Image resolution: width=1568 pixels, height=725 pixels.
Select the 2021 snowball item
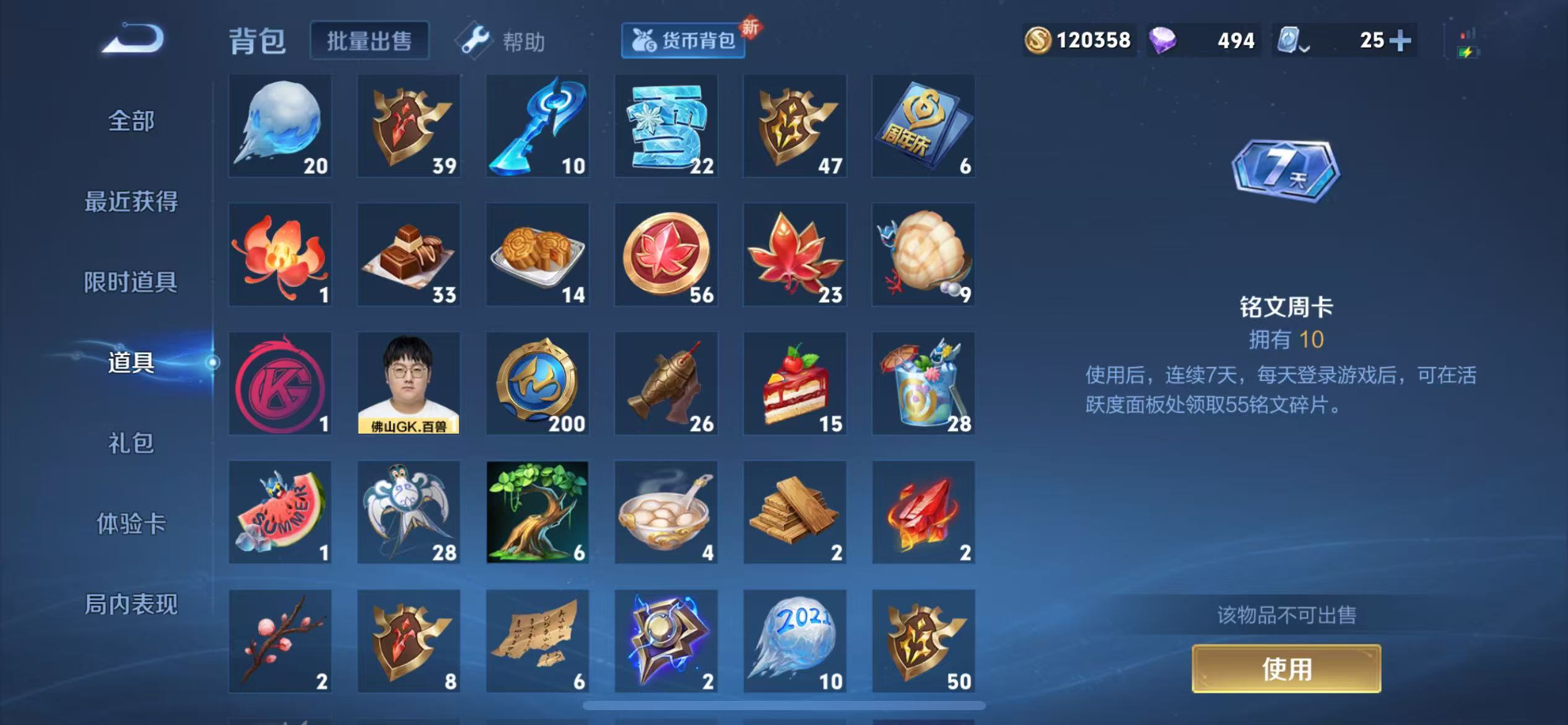click(x=795, y=641)
